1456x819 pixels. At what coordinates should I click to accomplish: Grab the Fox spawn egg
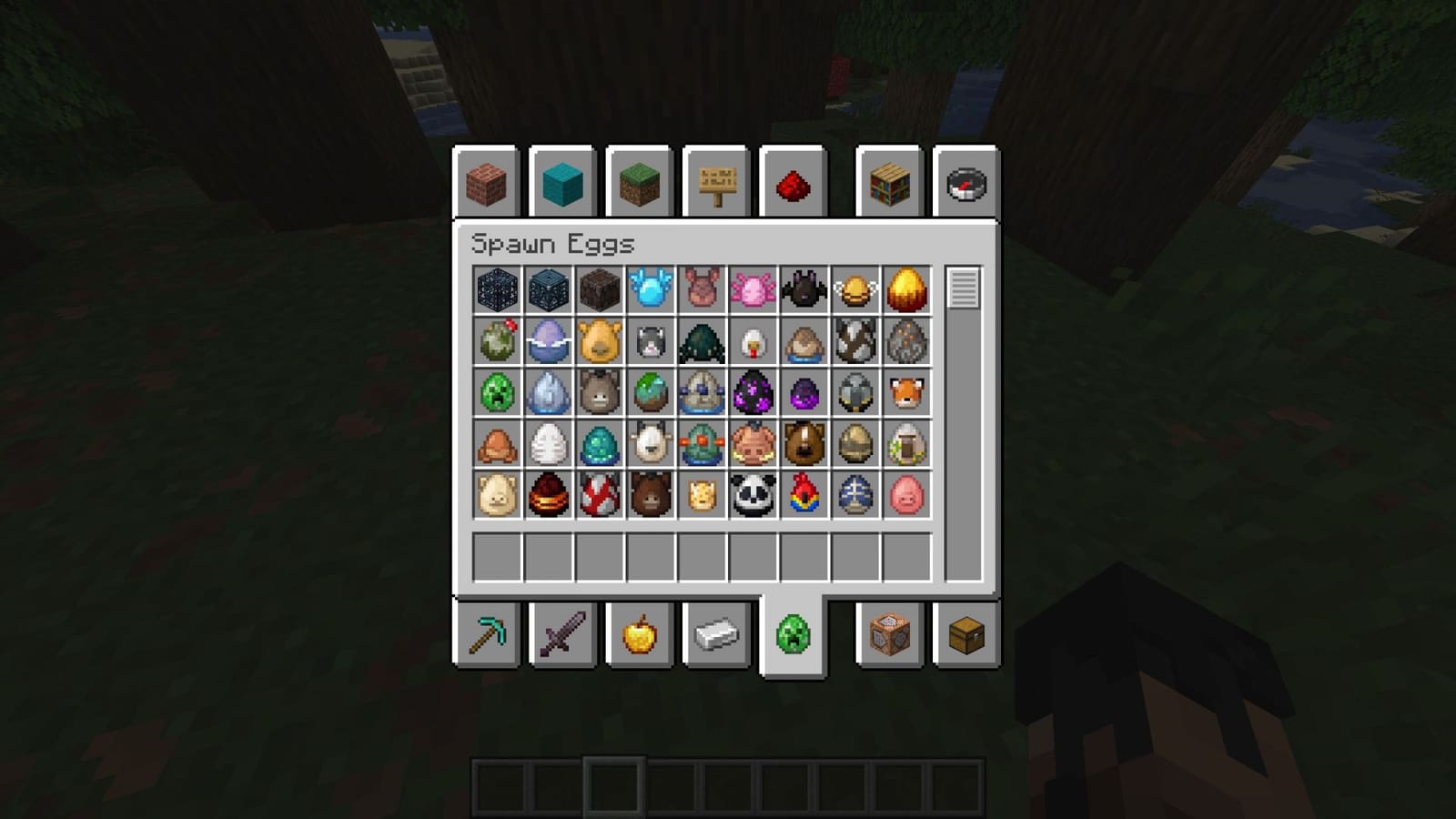pyautogui.click(x=907, y=394)
